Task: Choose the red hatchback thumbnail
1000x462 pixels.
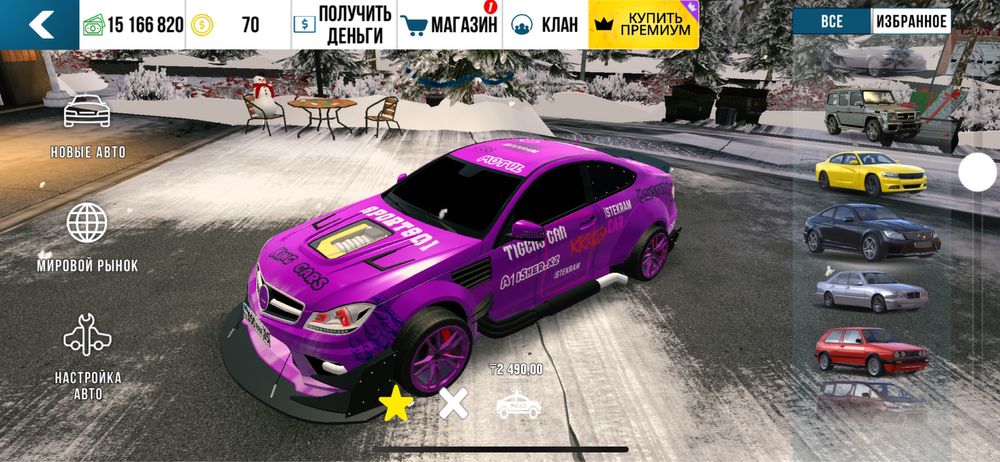Action: pos(871,351)
